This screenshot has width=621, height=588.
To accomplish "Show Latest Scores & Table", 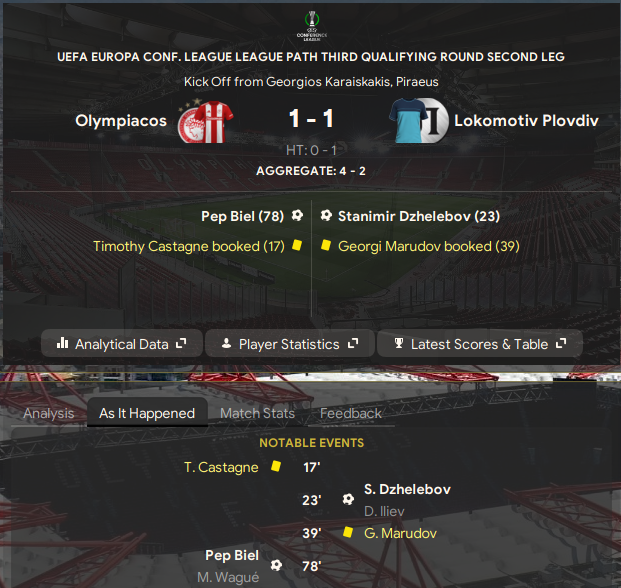I will [480, 344].
